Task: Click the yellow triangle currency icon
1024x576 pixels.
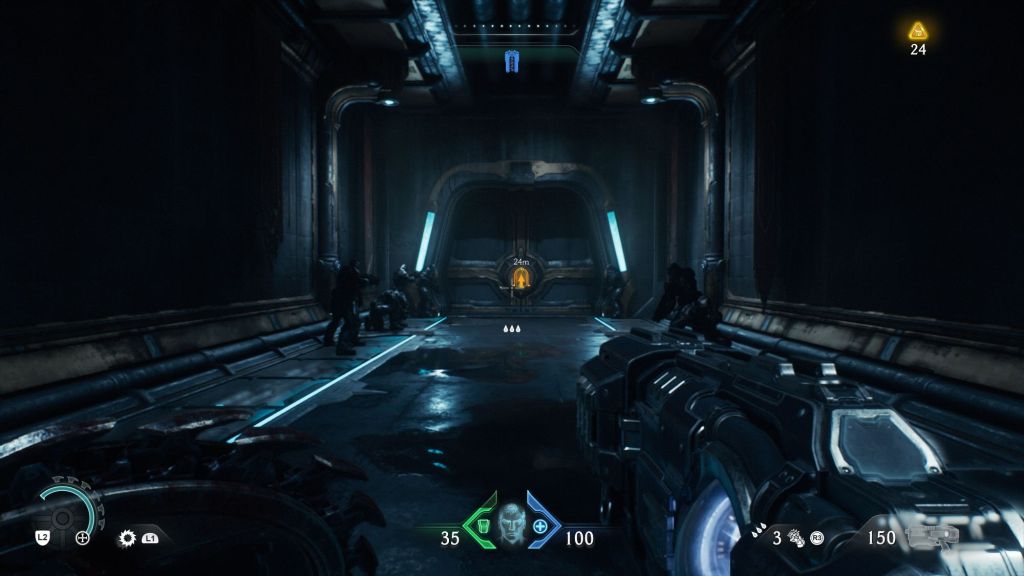Action: [x=917, y=31]
